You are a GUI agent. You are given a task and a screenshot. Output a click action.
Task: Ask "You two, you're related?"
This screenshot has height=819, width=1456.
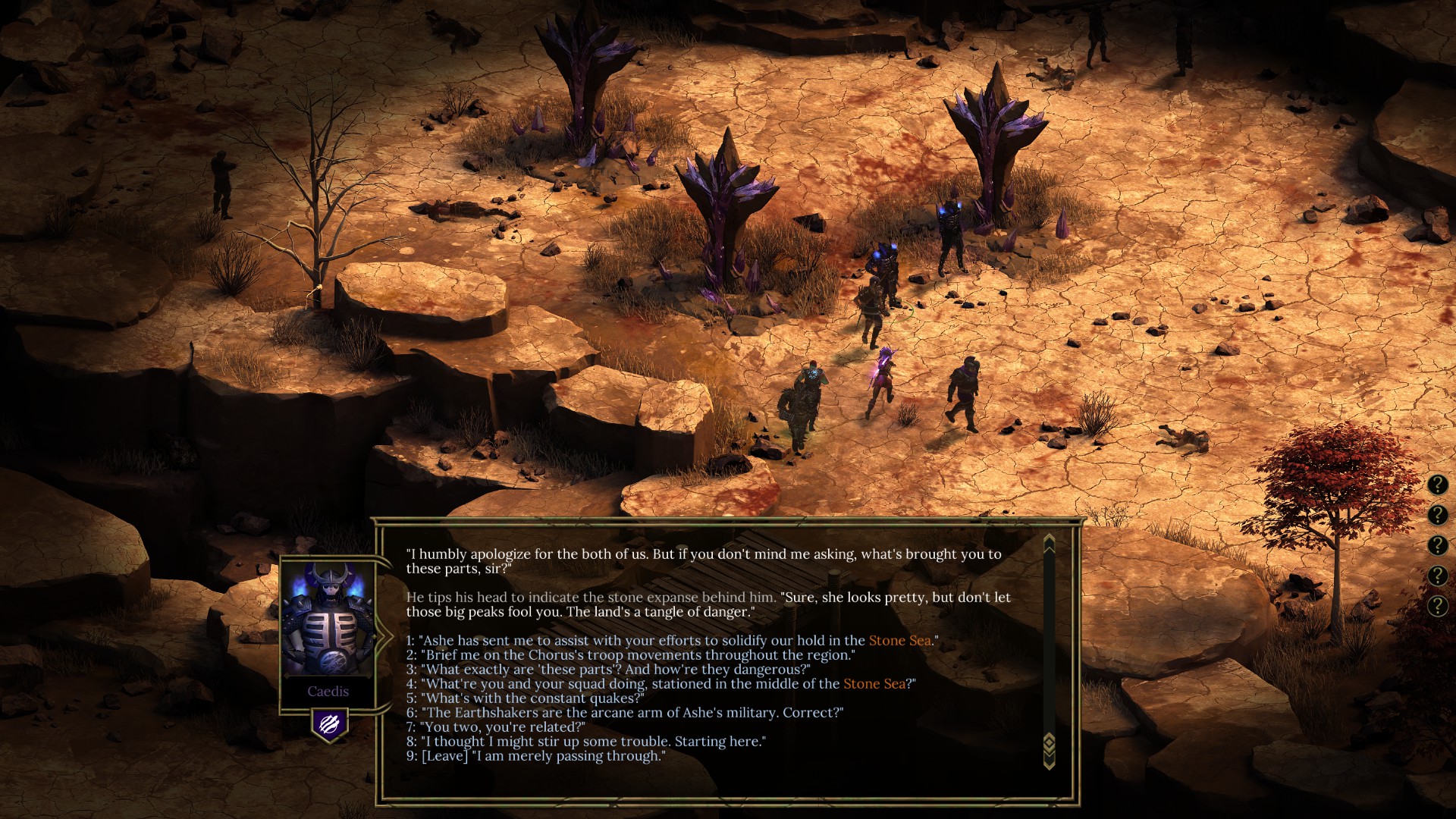pos(502,727)
